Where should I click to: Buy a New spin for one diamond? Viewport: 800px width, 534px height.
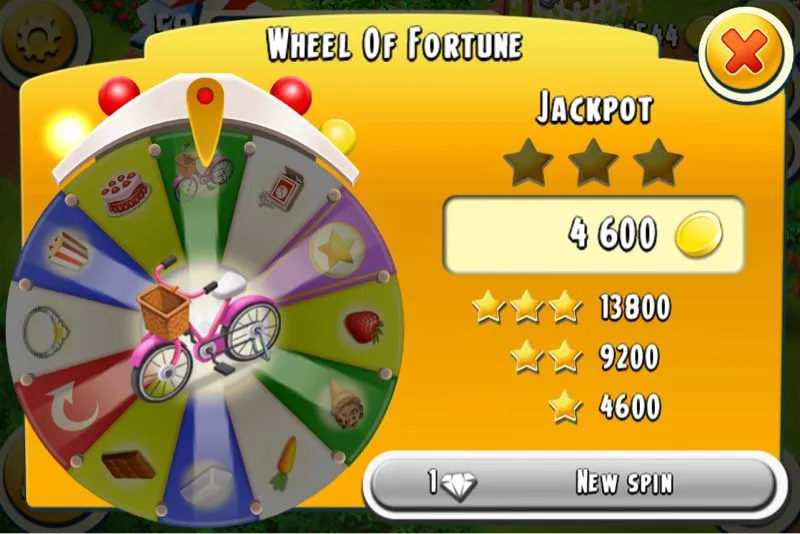coord(570,483)
